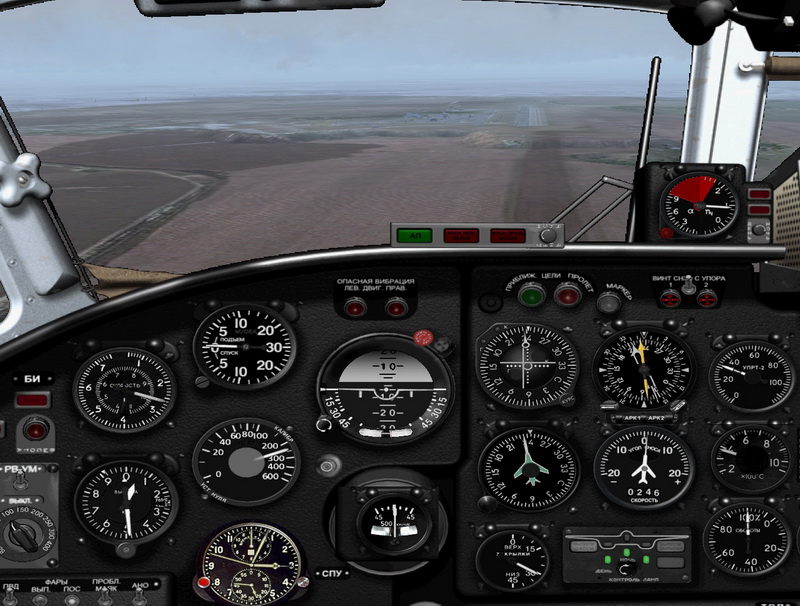
Task: Click the ДЕНЬ/НОЧЬ brightness knob on gear panel
Action: click(x=627, y=568)
